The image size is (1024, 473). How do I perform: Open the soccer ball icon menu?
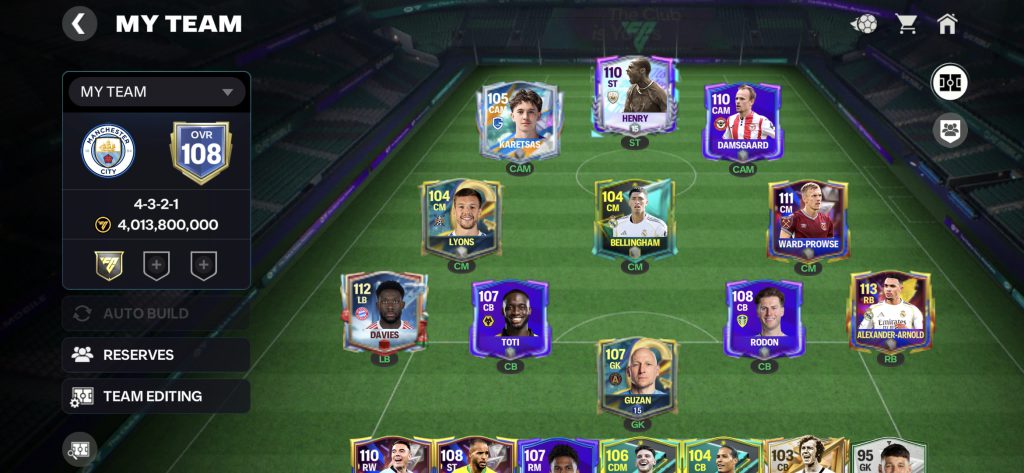point(864,23)
